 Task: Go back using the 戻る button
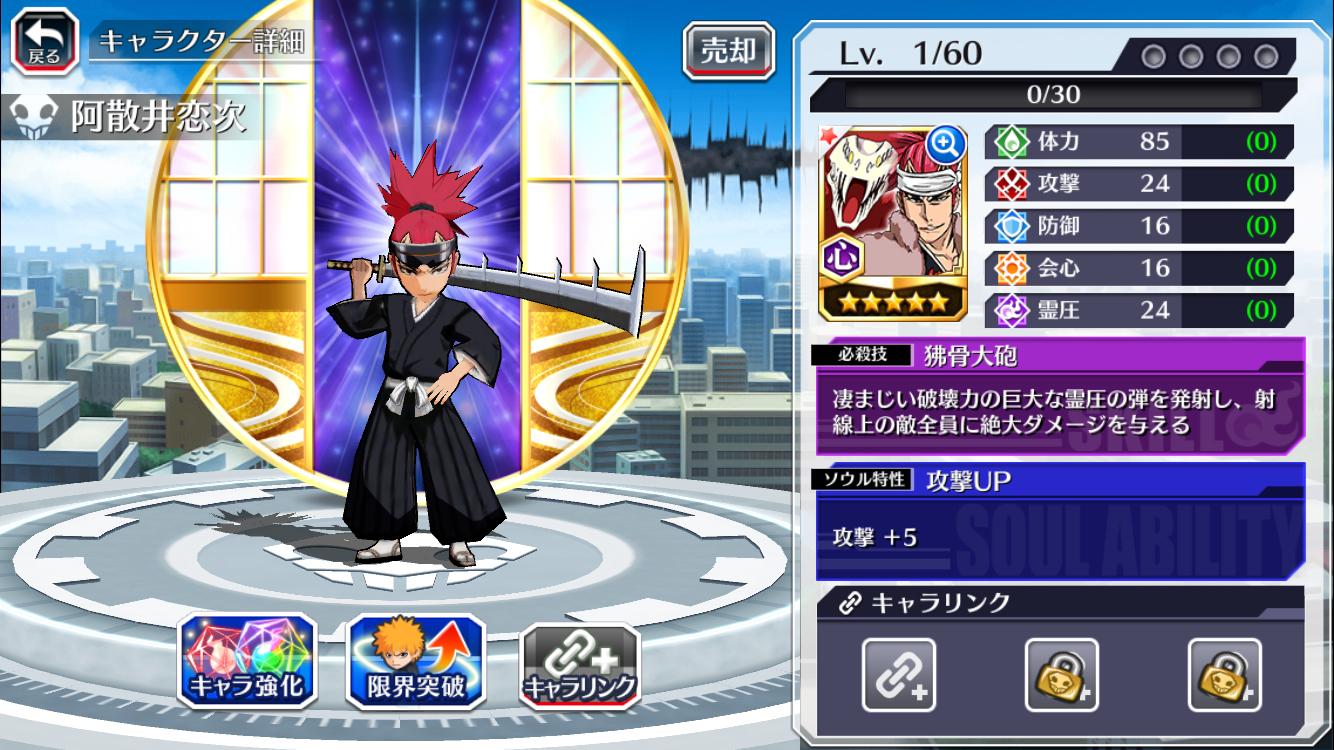click(x=44, y=40)
